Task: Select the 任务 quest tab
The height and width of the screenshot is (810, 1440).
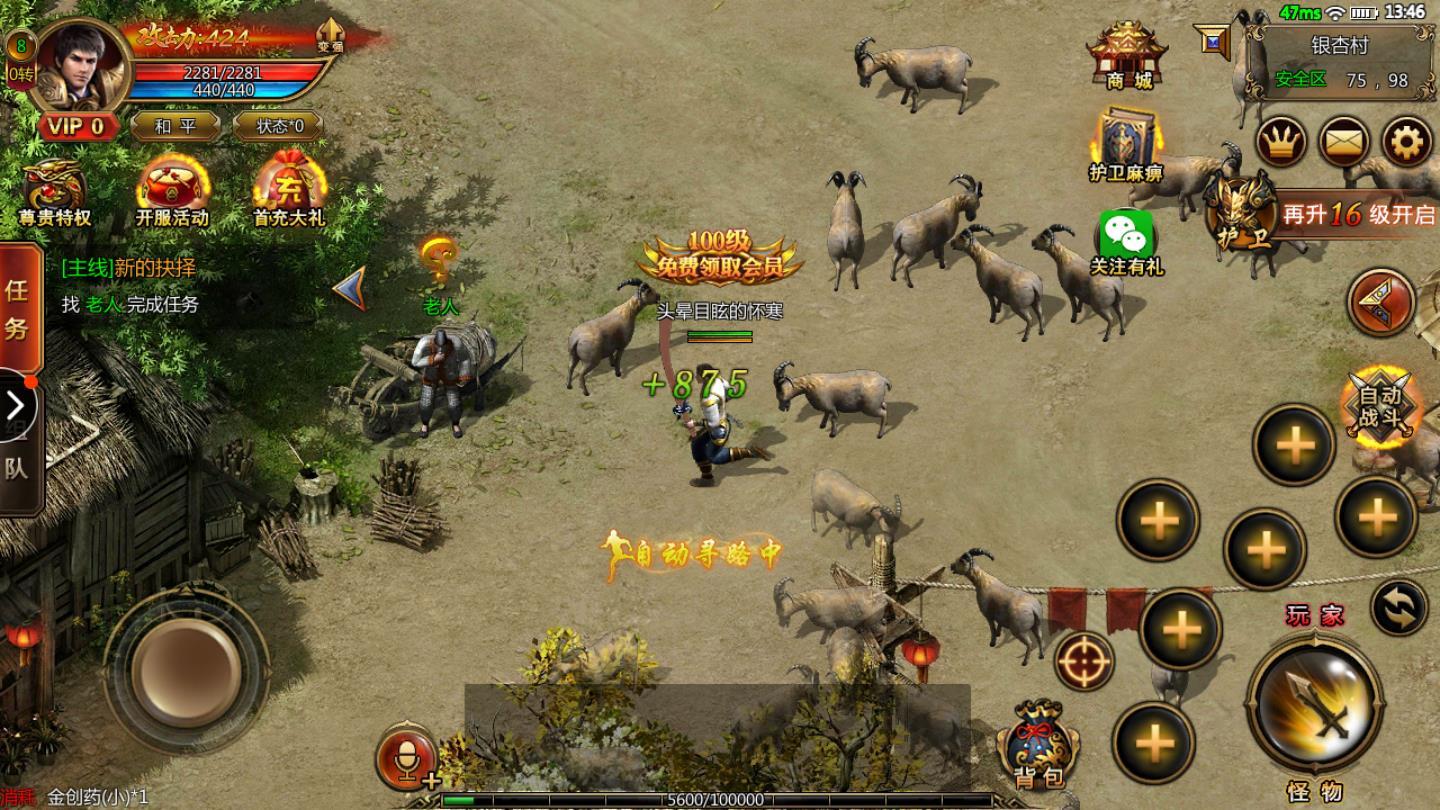Action: (18, 308)
